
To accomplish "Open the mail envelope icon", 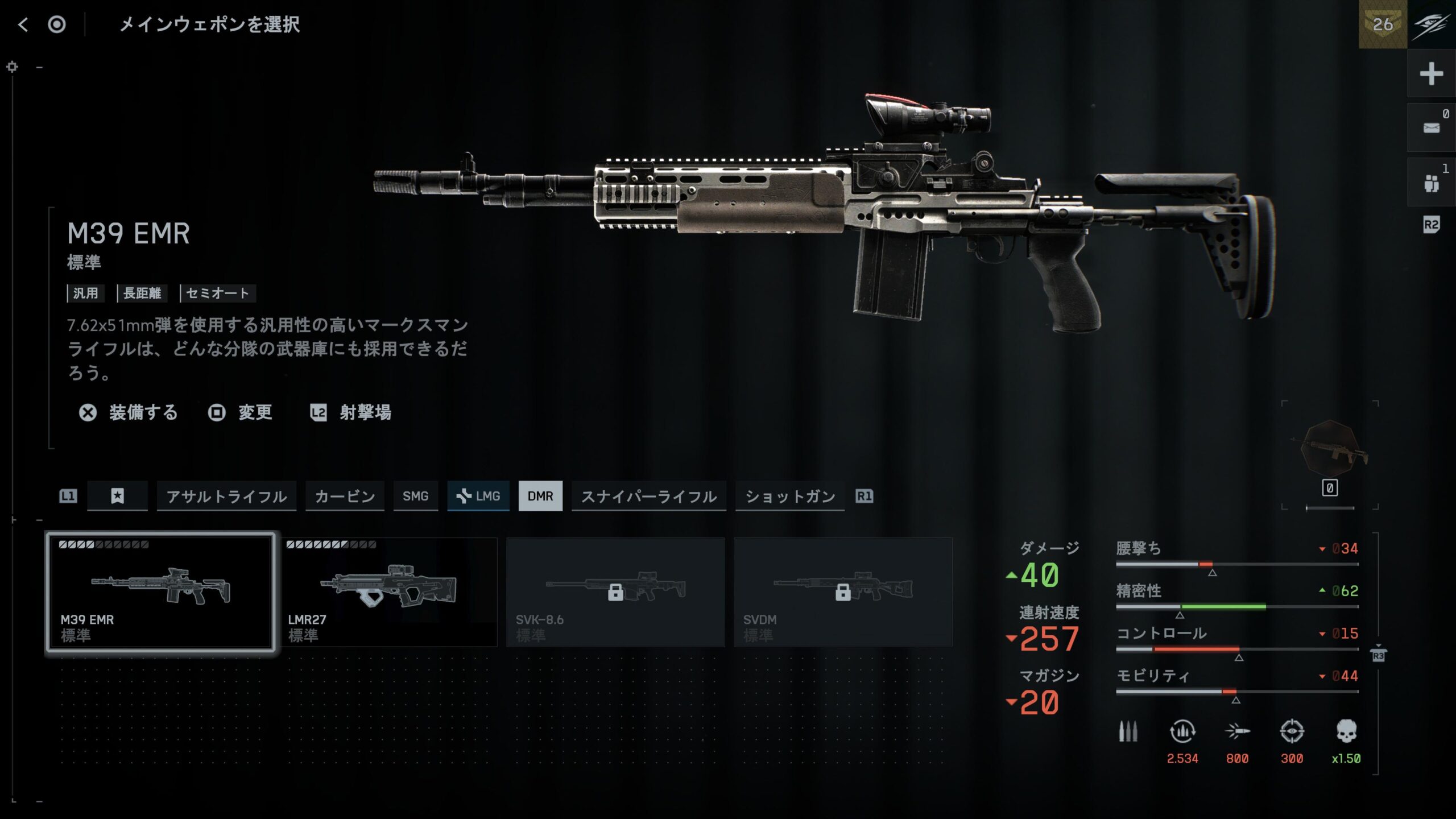I will 1431,127.
